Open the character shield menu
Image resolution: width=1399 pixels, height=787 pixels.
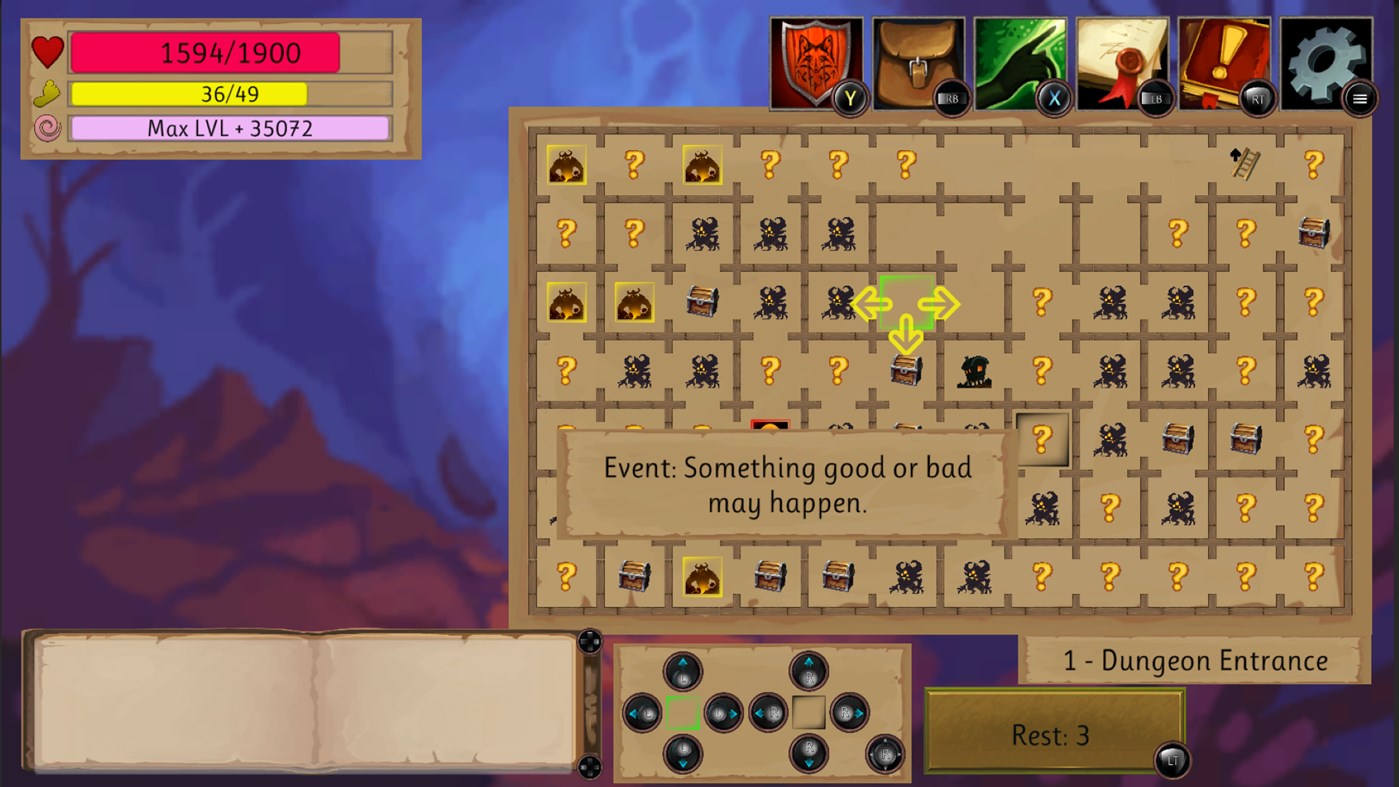coord(815,60)
